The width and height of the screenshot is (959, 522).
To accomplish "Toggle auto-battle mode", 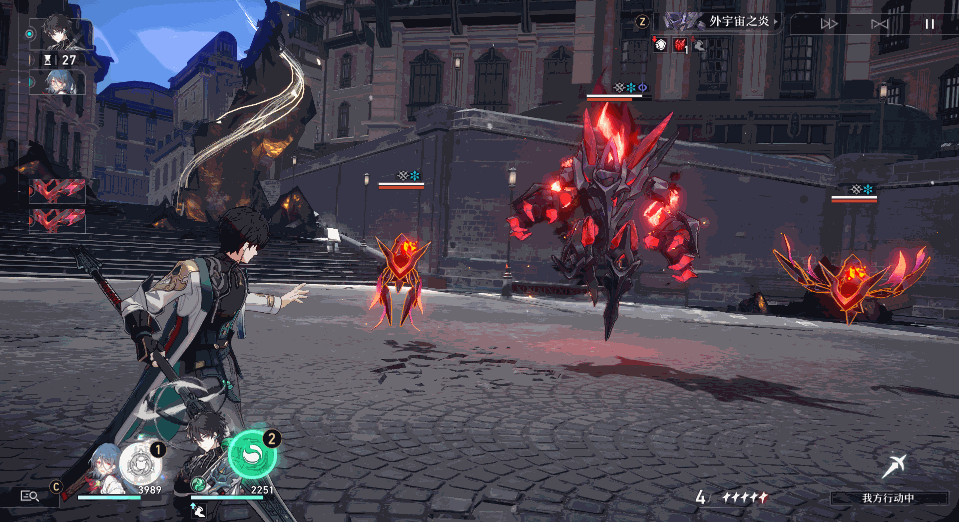I will point(879,23).
